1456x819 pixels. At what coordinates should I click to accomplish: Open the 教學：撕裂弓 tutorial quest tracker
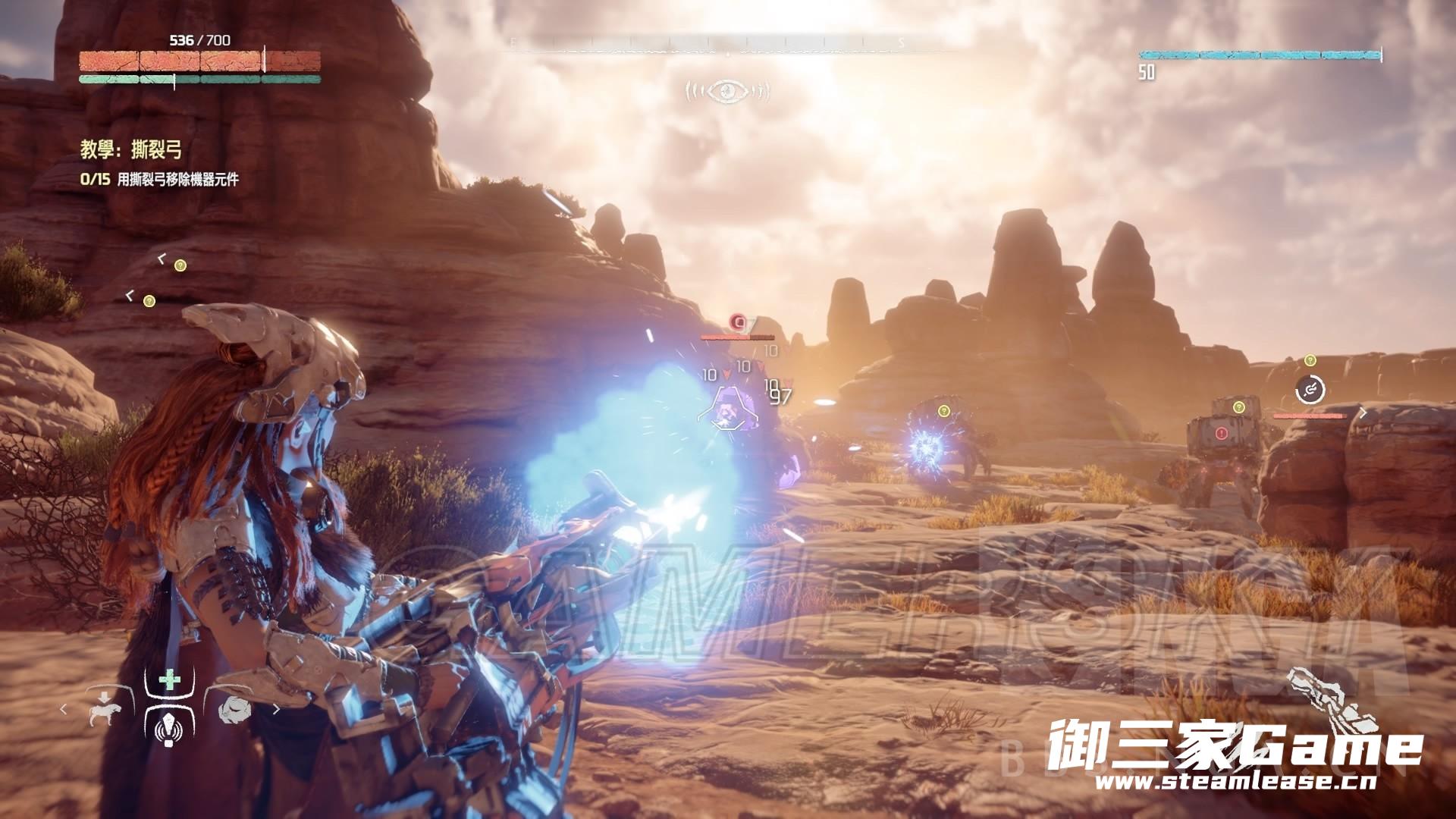pos(131,149)
